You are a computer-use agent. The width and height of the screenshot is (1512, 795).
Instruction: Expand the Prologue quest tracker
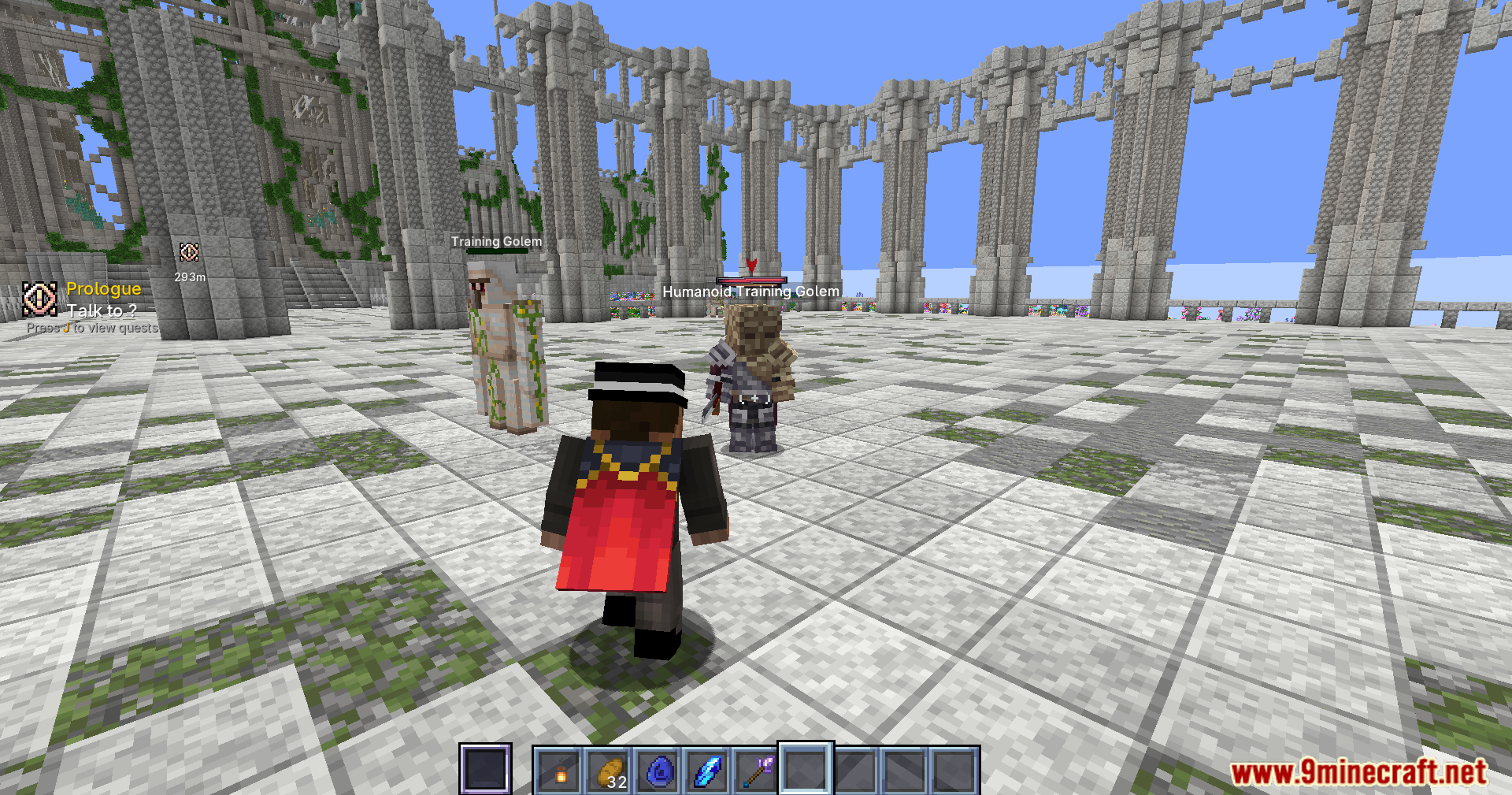click(x=103, y=289)
